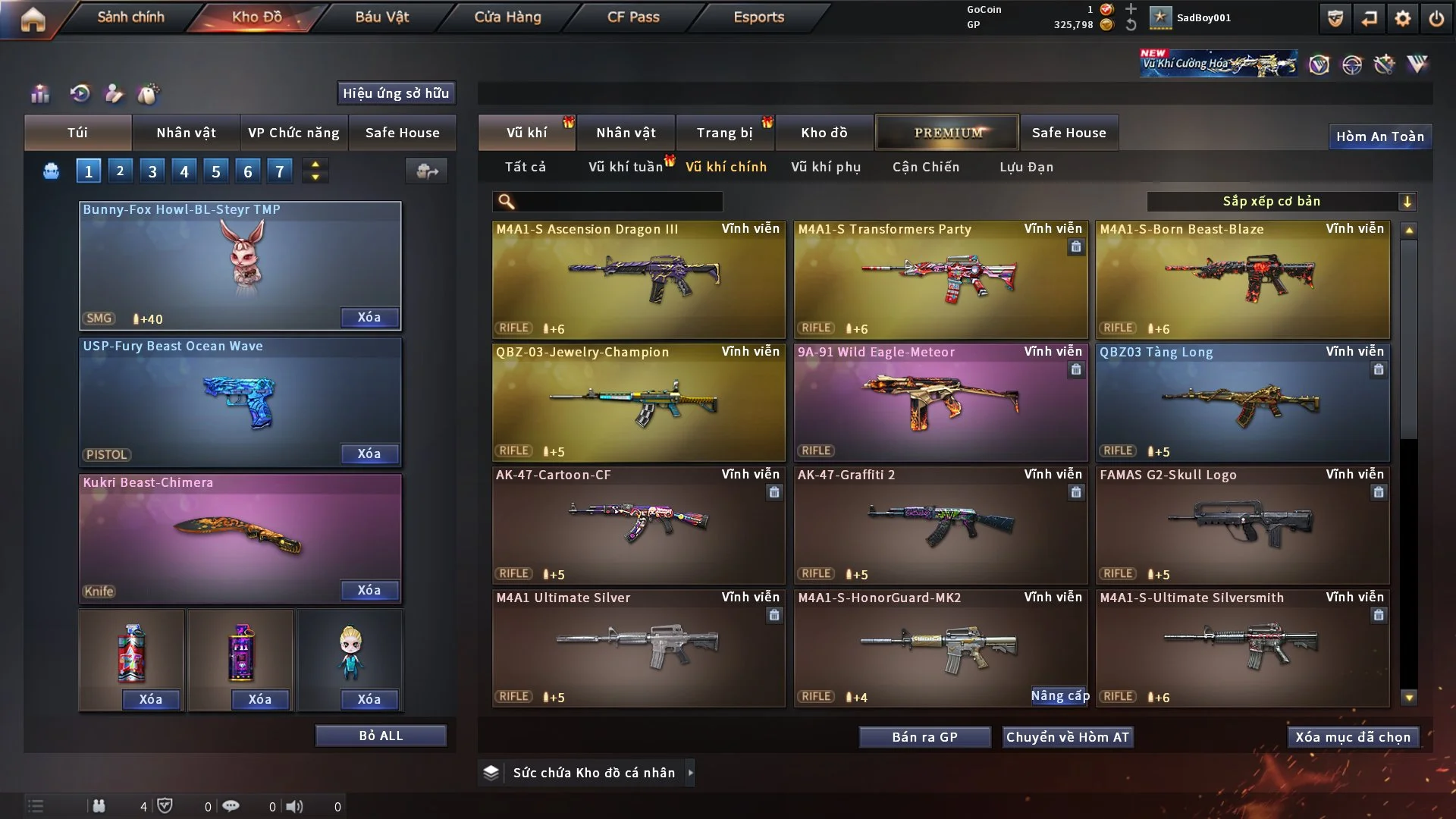Focus the weapon search field
Image resolution: width=1456 pixels, height=819 pixels.
[618, 201]
